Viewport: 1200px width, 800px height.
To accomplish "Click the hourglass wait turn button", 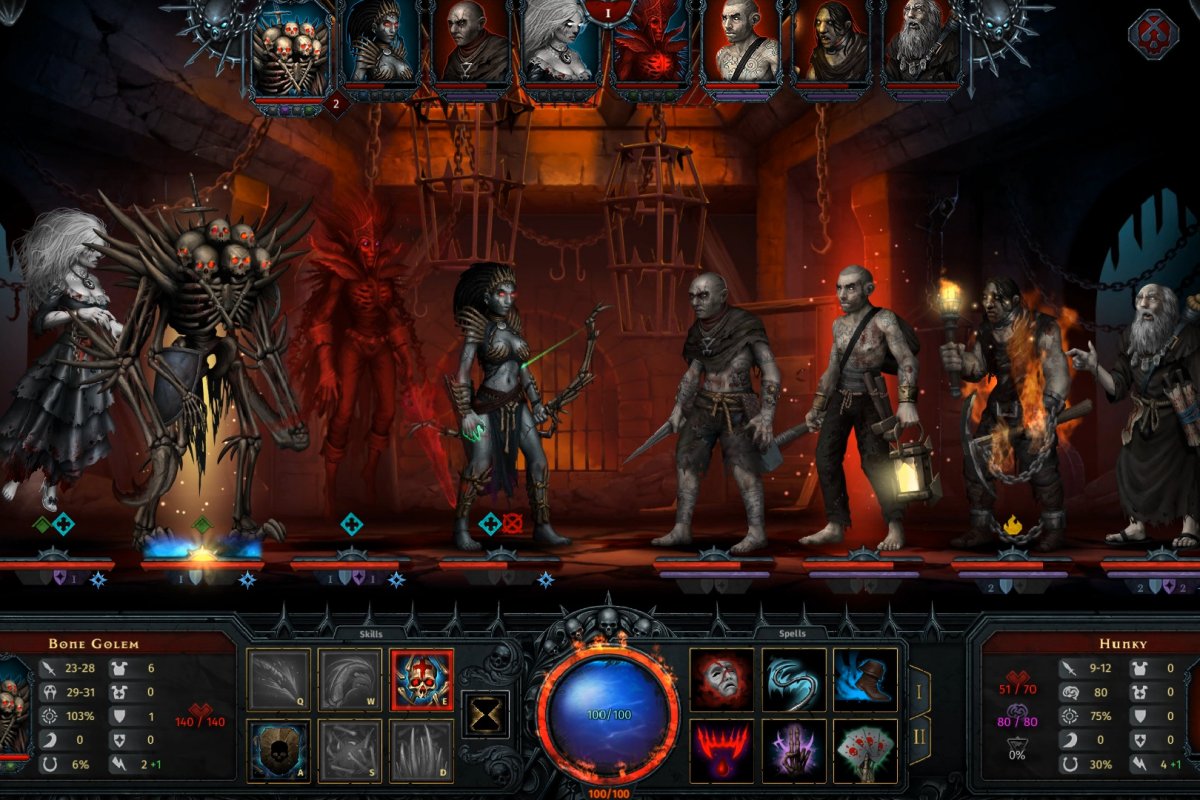I will [x=485, y=714].
